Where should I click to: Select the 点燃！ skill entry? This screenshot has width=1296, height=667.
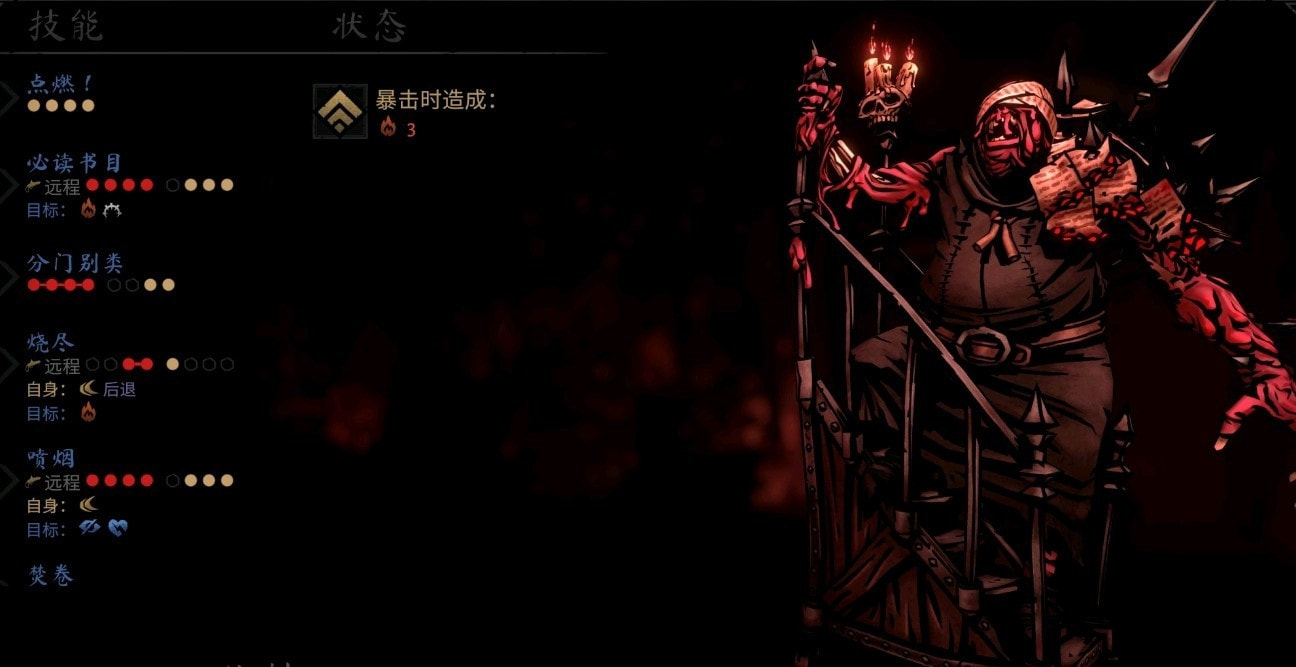click(x=62, y=85)
